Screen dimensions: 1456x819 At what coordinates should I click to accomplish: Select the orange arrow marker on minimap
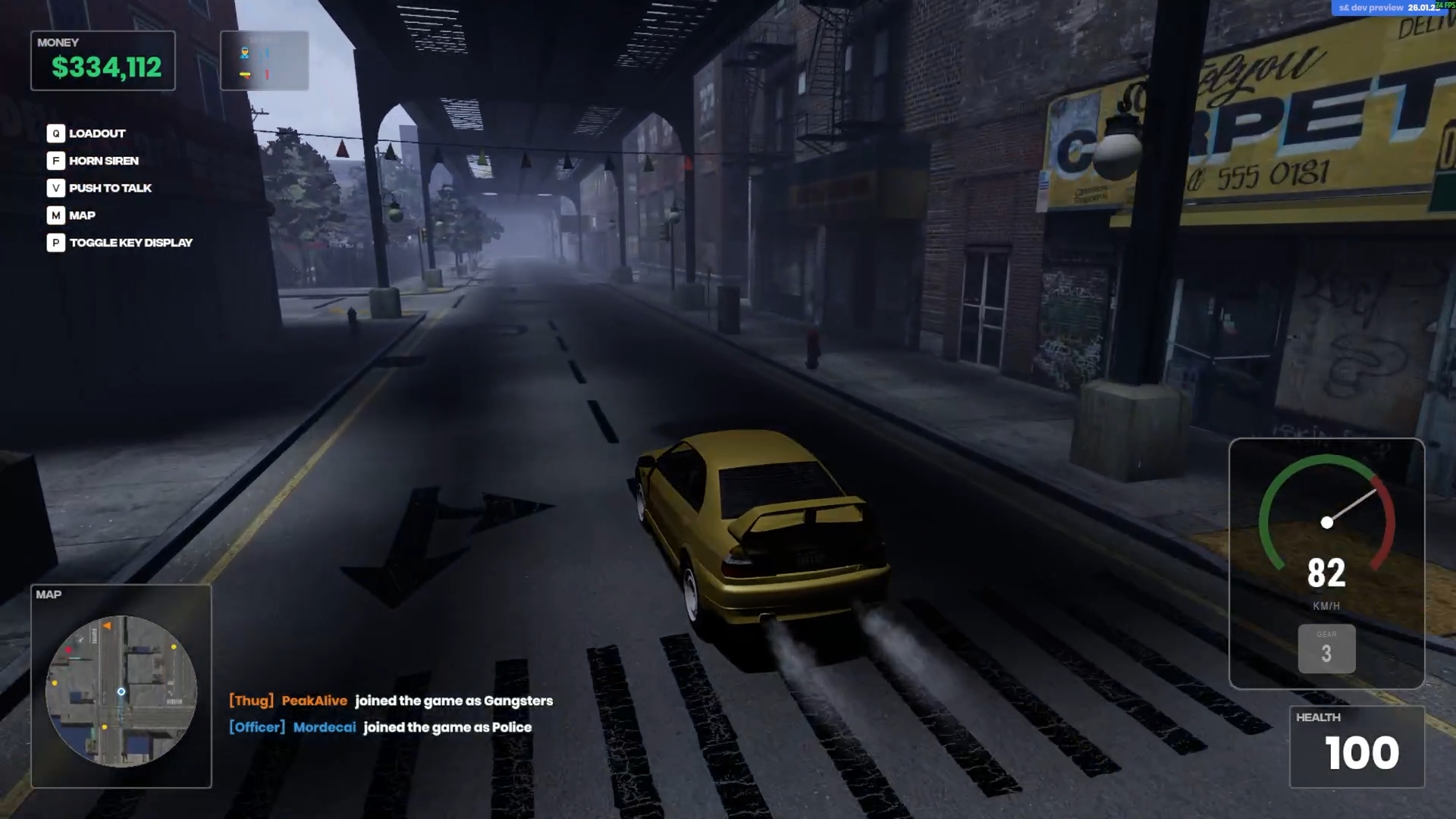(107, 626)
